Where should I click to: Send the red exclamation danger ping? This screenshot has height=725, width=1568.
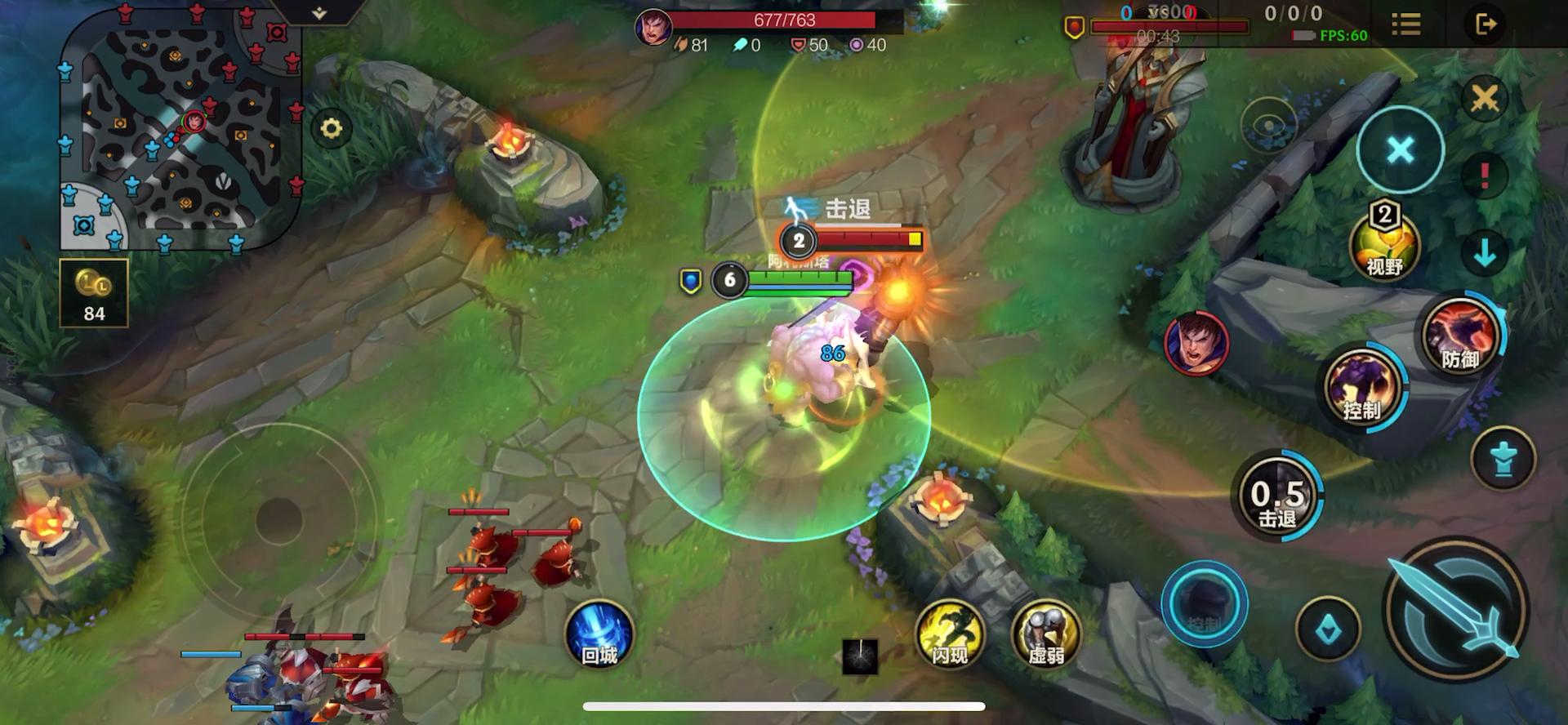pyautogui.click(x=1484, y=175)
